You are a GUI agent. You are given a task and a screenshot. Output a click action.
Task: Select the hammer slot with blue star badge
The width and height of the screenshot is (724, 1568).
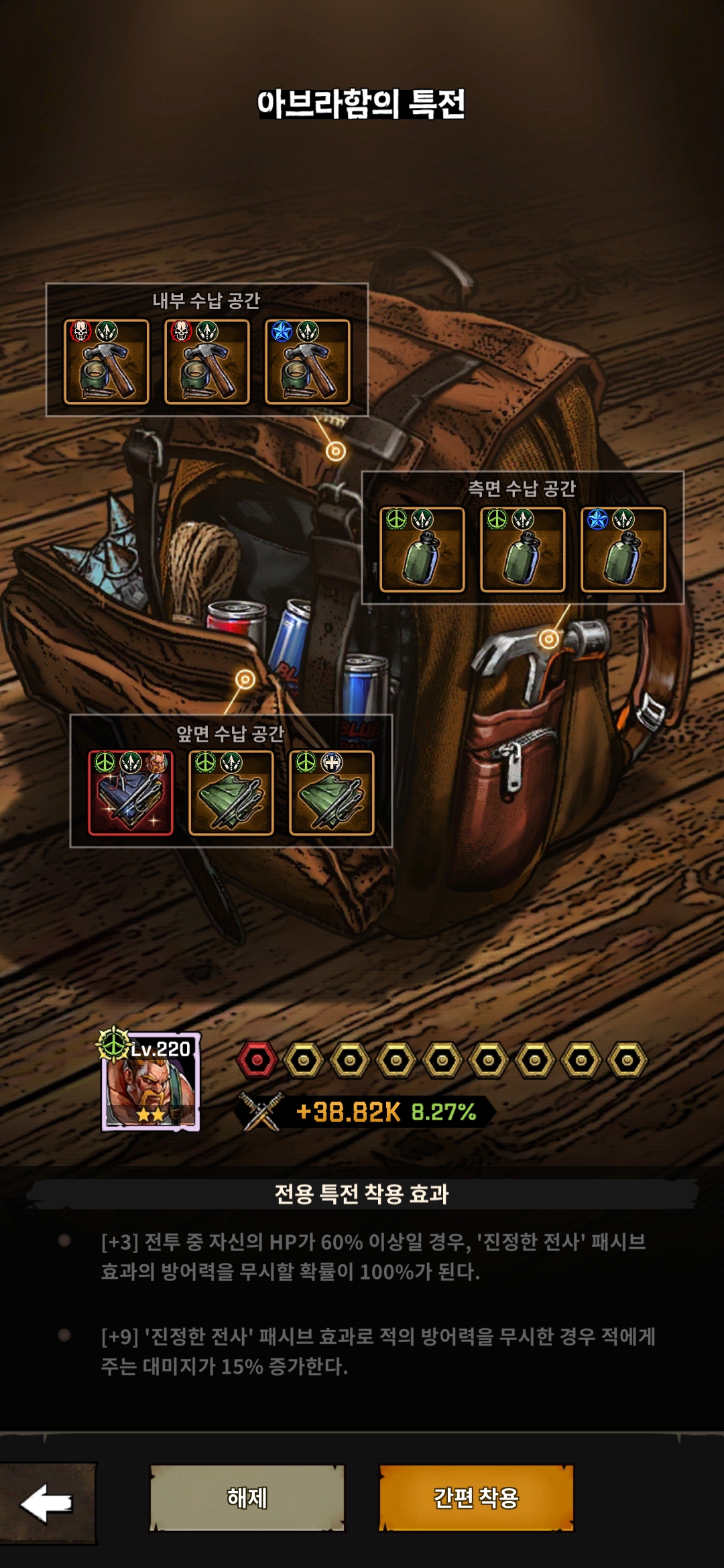308,362
